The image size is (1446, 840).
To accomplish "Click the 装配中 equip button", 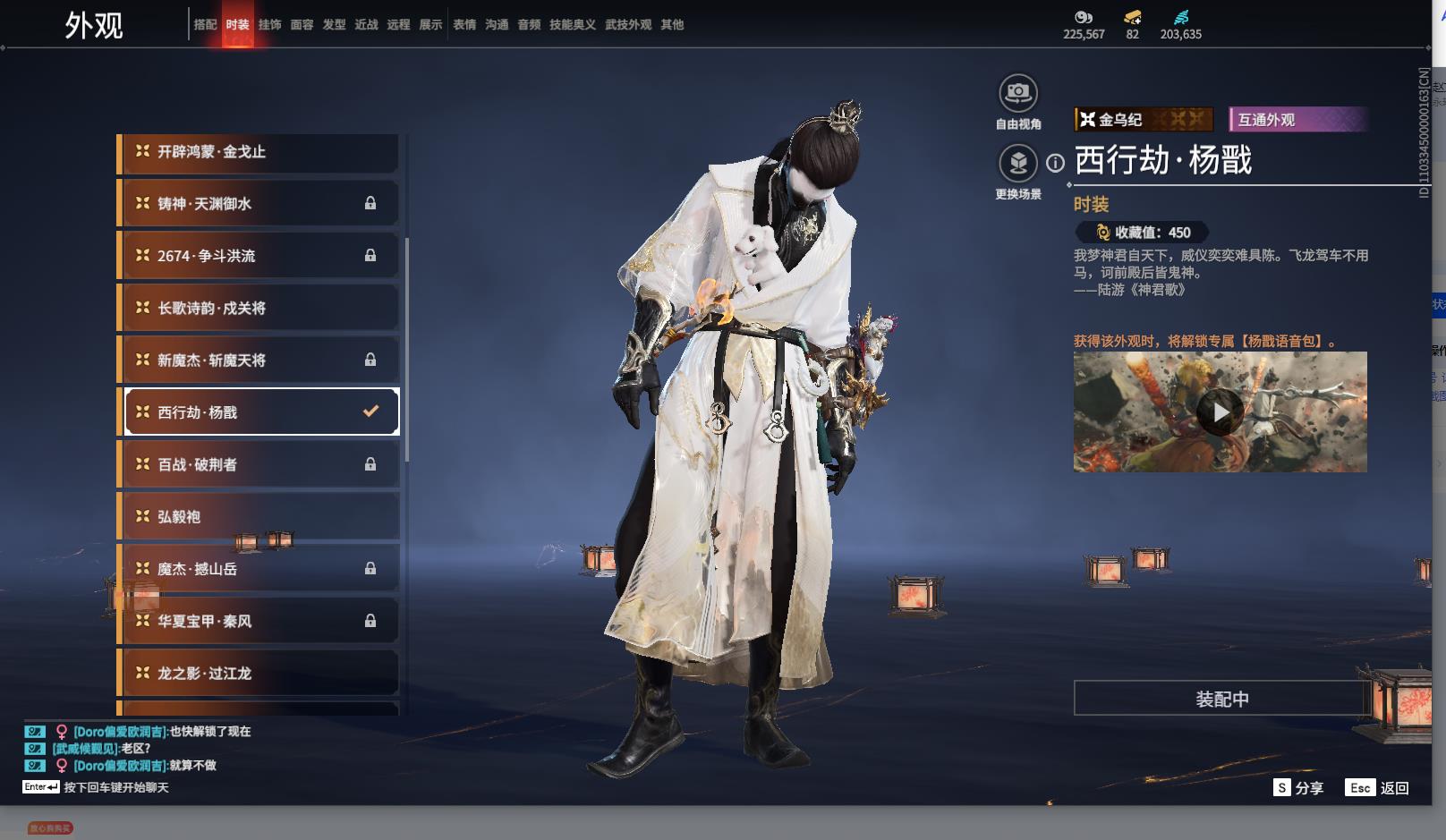I will [x=1221, y=699].
